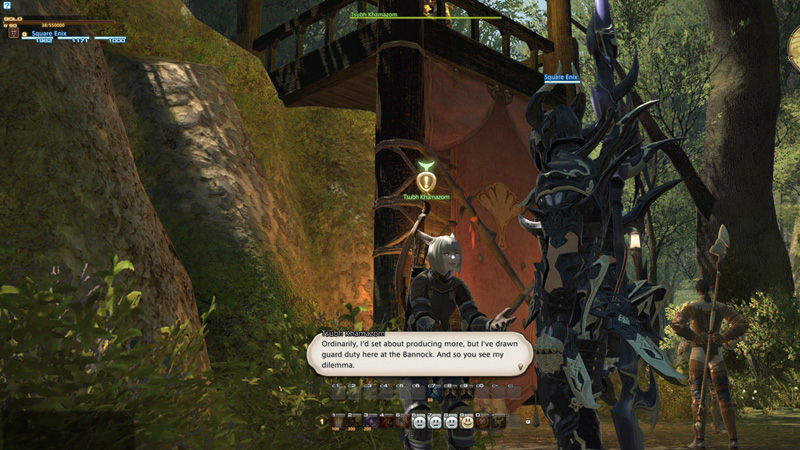Screen dimensions: 800x450
Task: Open the blue question mark help icon
Action: pos(7,6)
